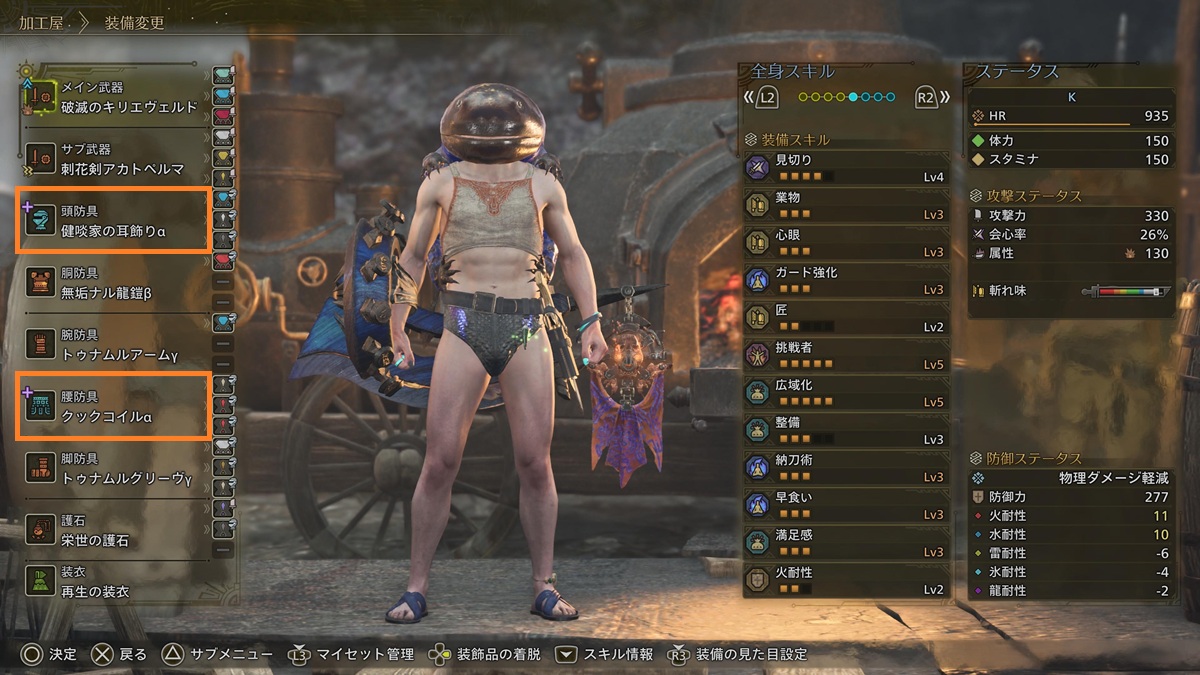
Task: Choose sub weapon 刺花剣アカトベルマ
Action: (115, 158)
